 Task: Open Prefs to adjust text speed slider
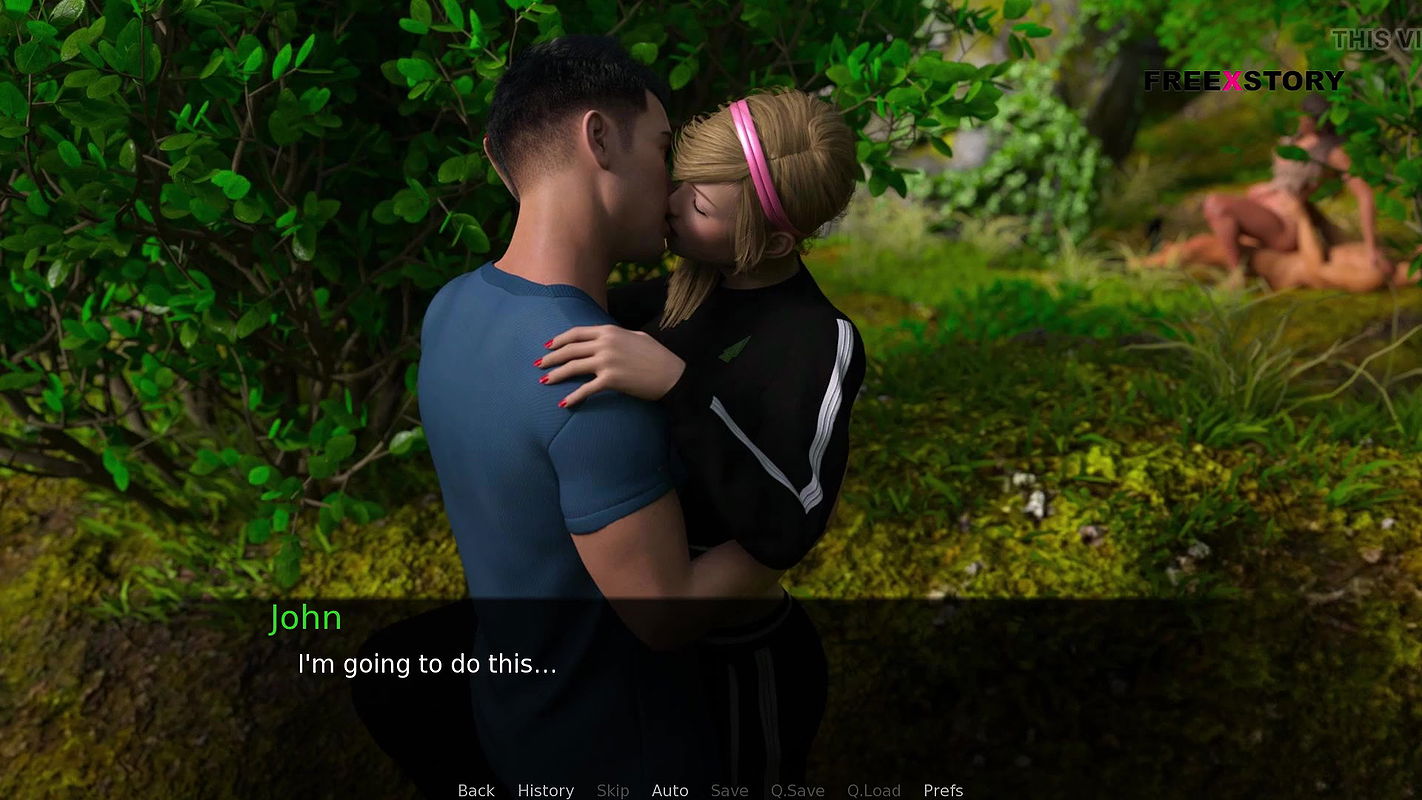coord(943,790)
